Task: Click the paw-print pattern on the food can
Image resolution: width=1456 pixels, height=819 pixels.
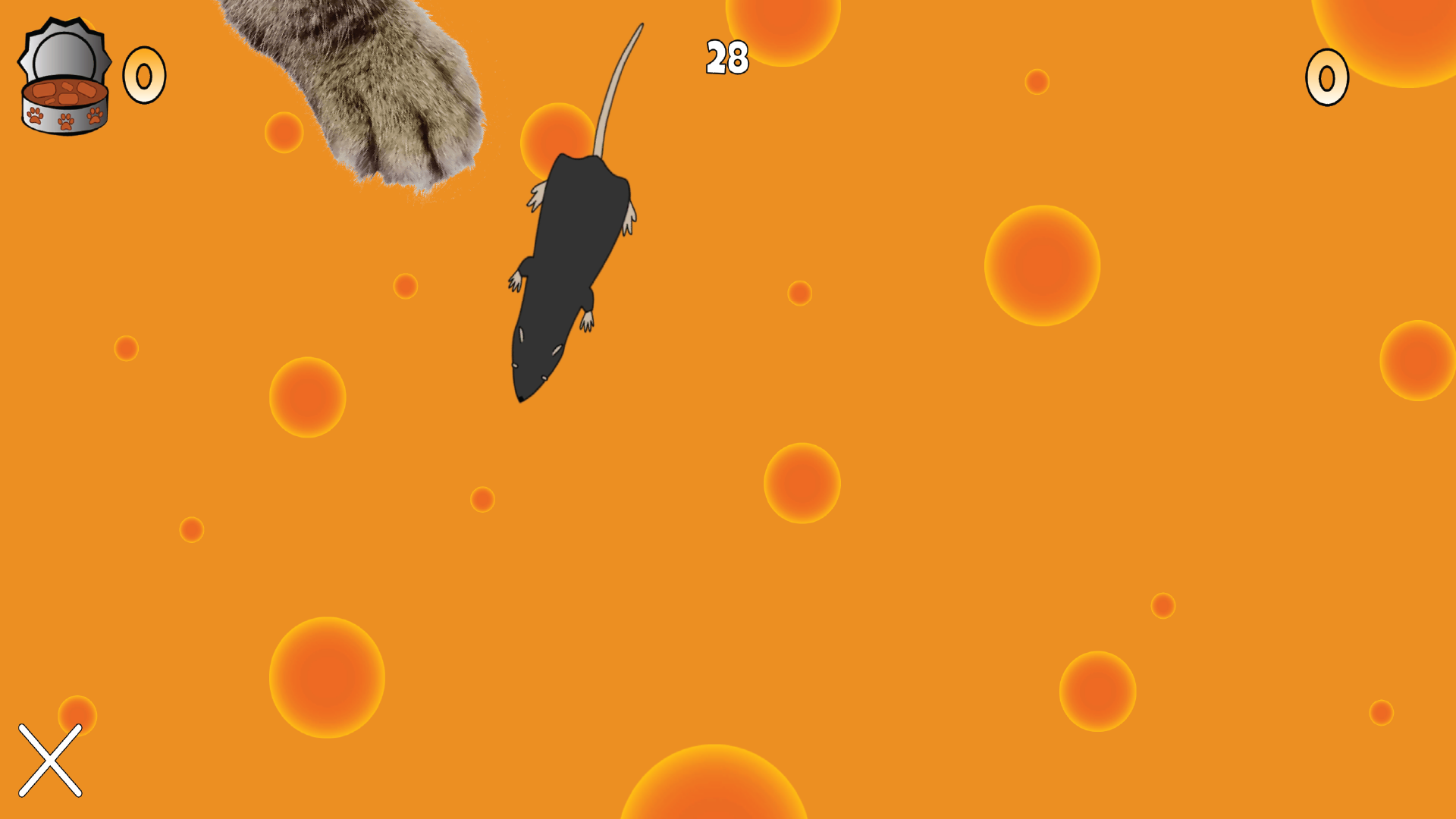Action: 64,118
